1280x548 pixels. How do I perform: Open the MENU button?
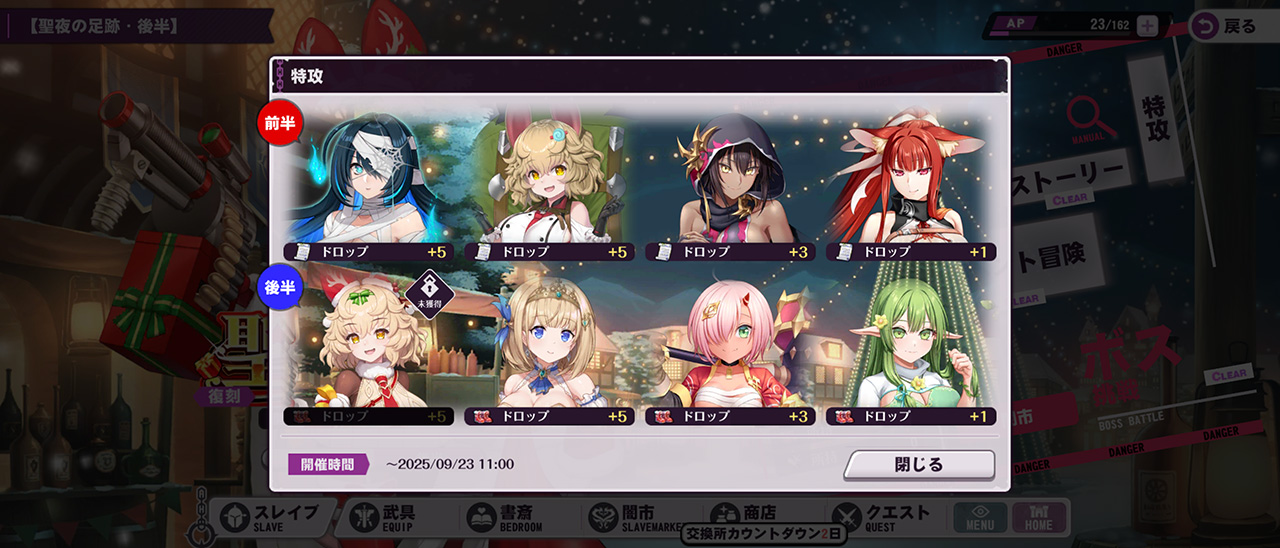(980, 517)
